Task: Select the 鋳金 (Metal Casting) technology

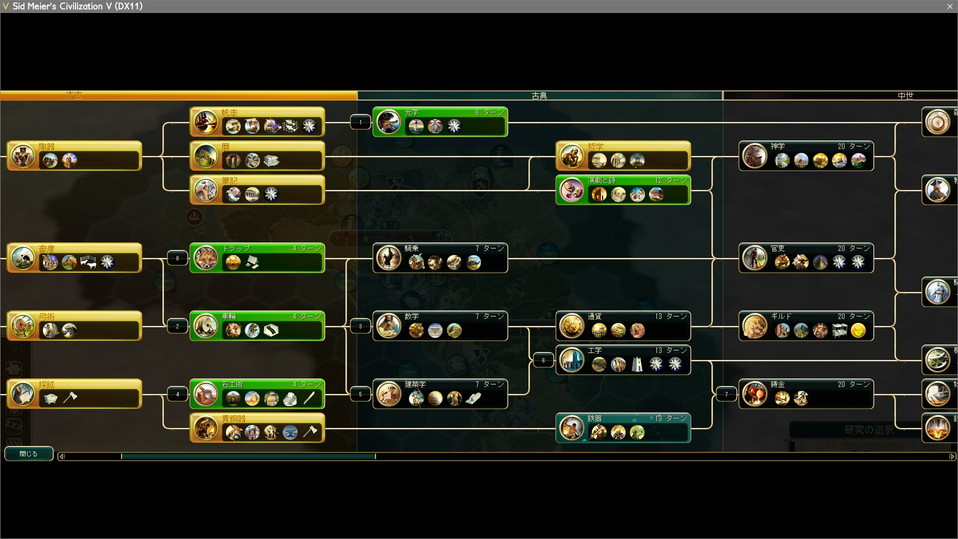Action: (x=807, y=393)
